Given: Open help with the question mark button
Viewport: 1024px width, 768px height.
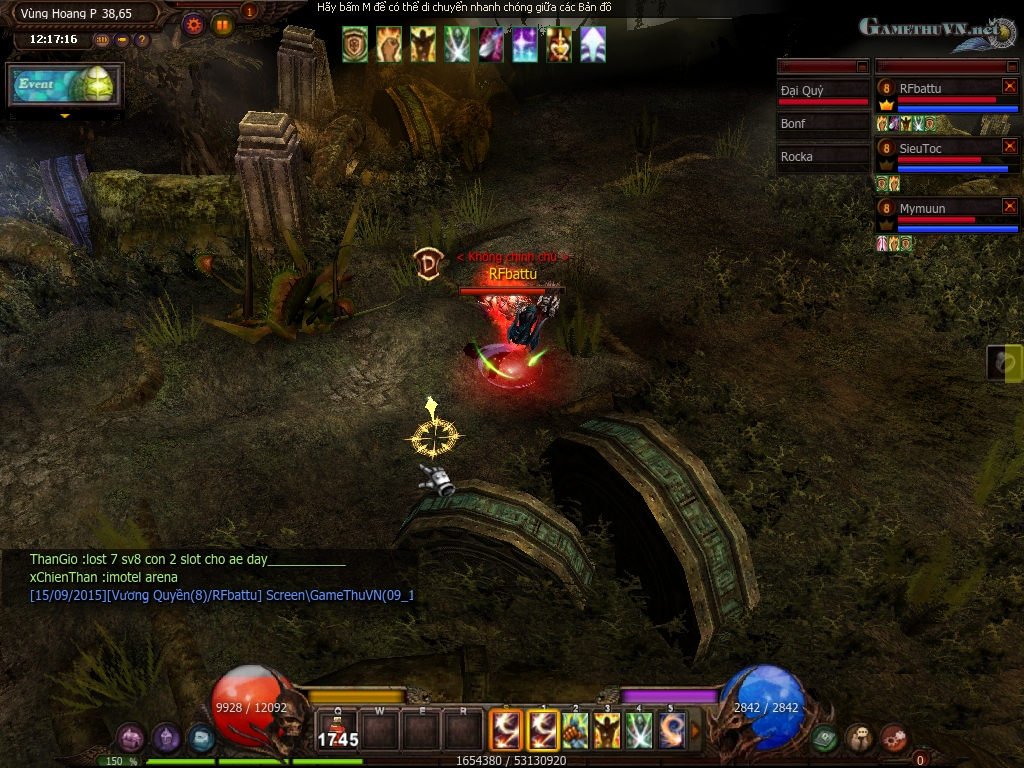Looking at the screenshot, I should point(142,40).
